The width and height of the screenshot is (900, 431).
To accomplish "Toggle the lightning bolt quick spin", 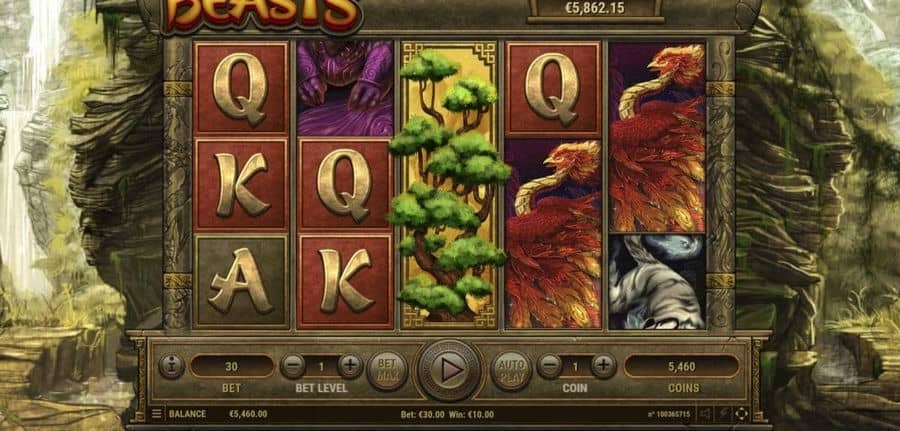I will click(723, 413).
